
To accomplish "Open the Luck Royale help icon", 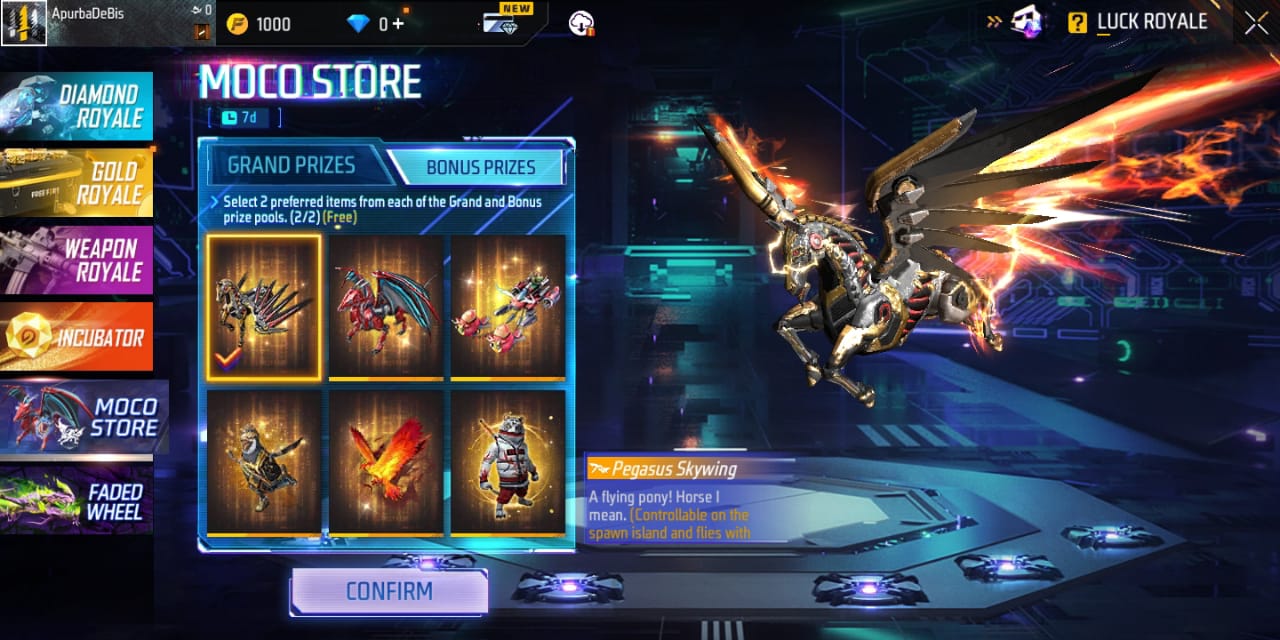I will pos(1077,23).
